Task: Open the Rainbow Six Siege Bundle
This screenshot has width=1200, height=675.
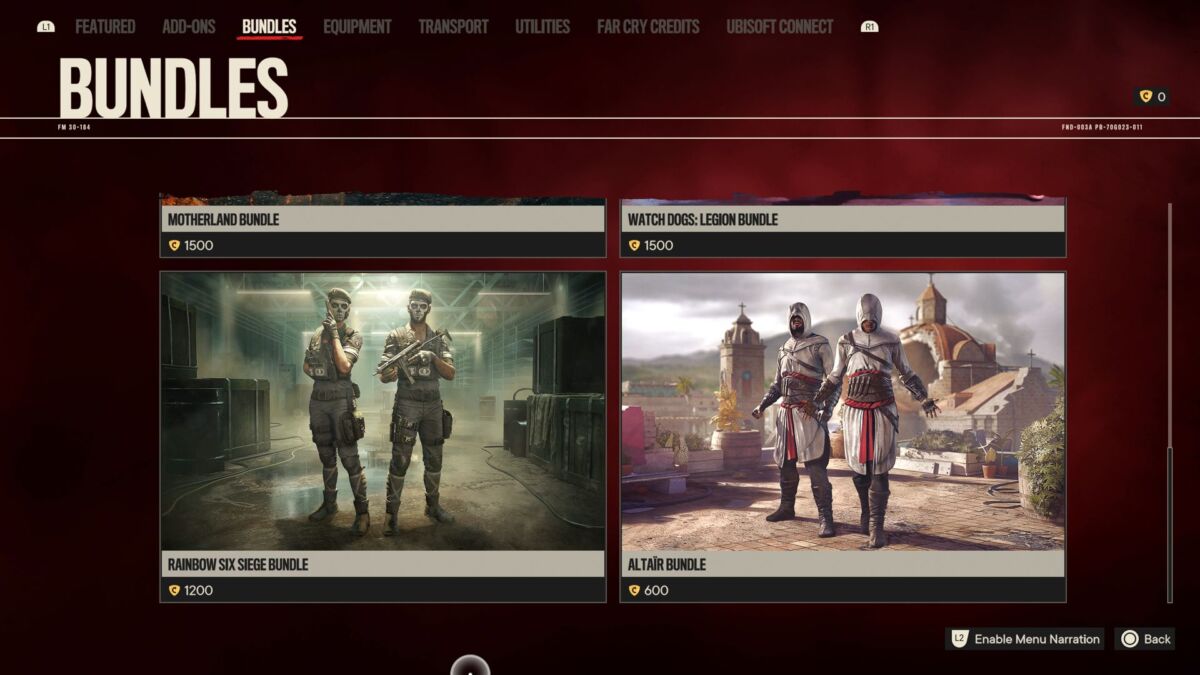Action: click(382, 436)
